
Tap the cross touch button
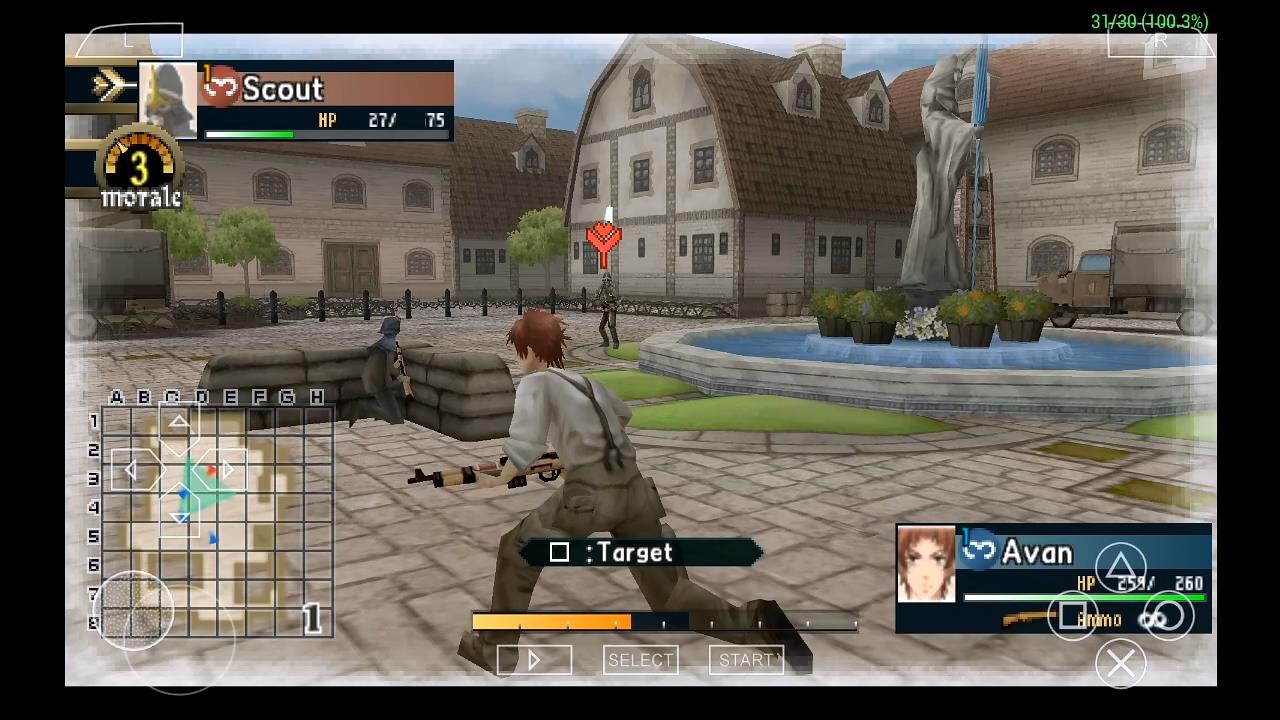1121,663
